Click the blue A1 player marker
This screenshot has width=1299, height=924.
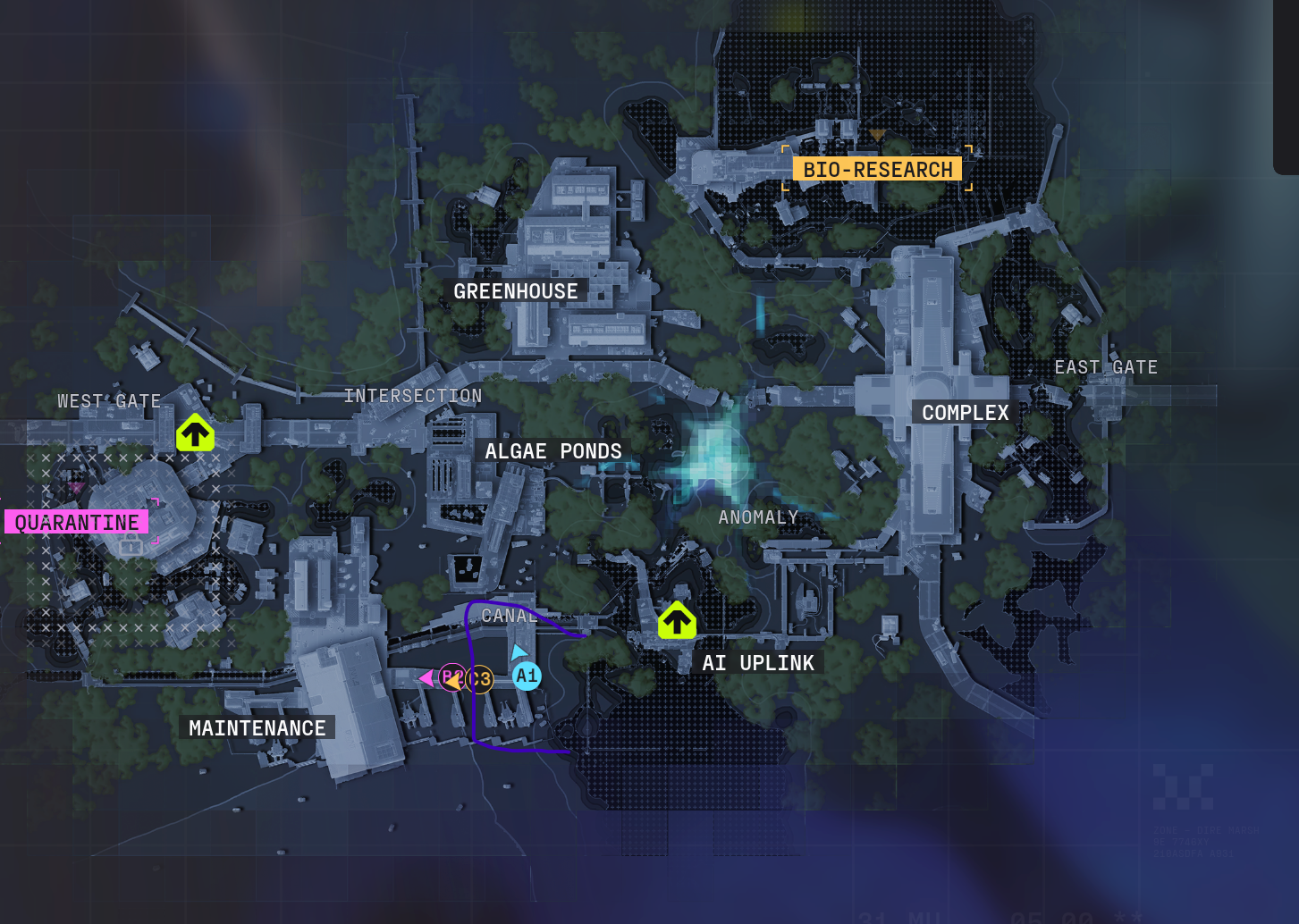click(527, 676)
